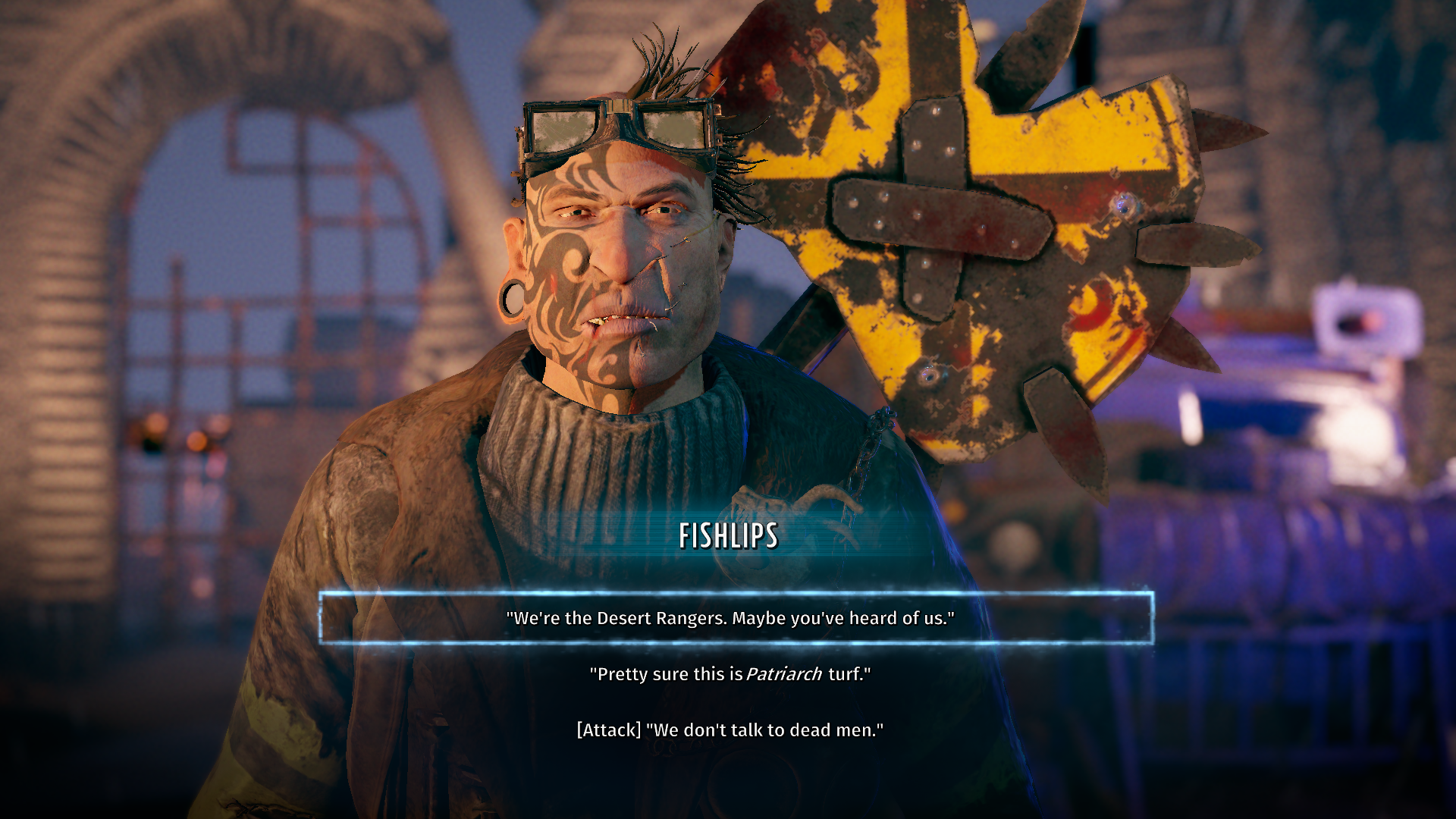Choose the "We're the Desert Rangers" reply
Viewport: 1456px width, 819px height.
click(x=730, y=618)
